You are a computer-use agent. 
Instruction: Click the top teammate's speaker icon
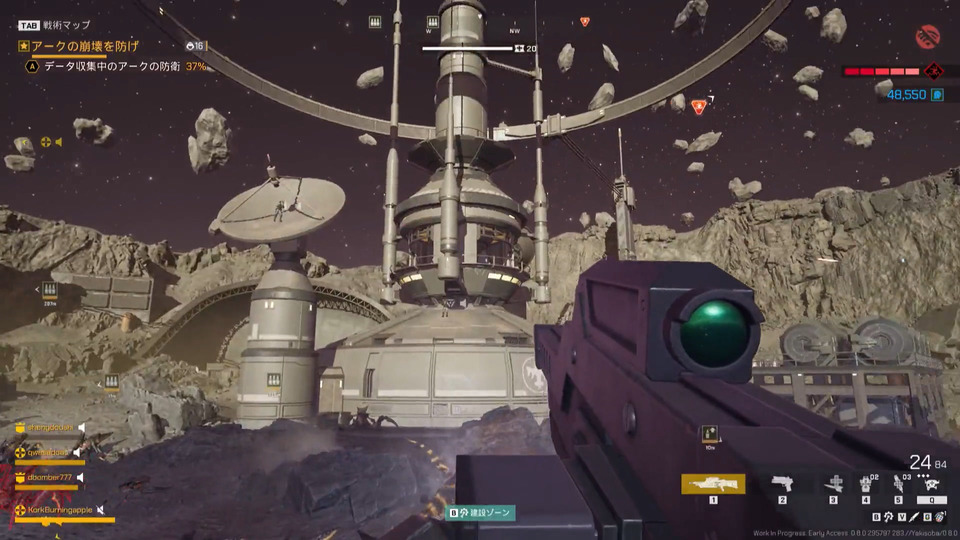tap(82, 428)
